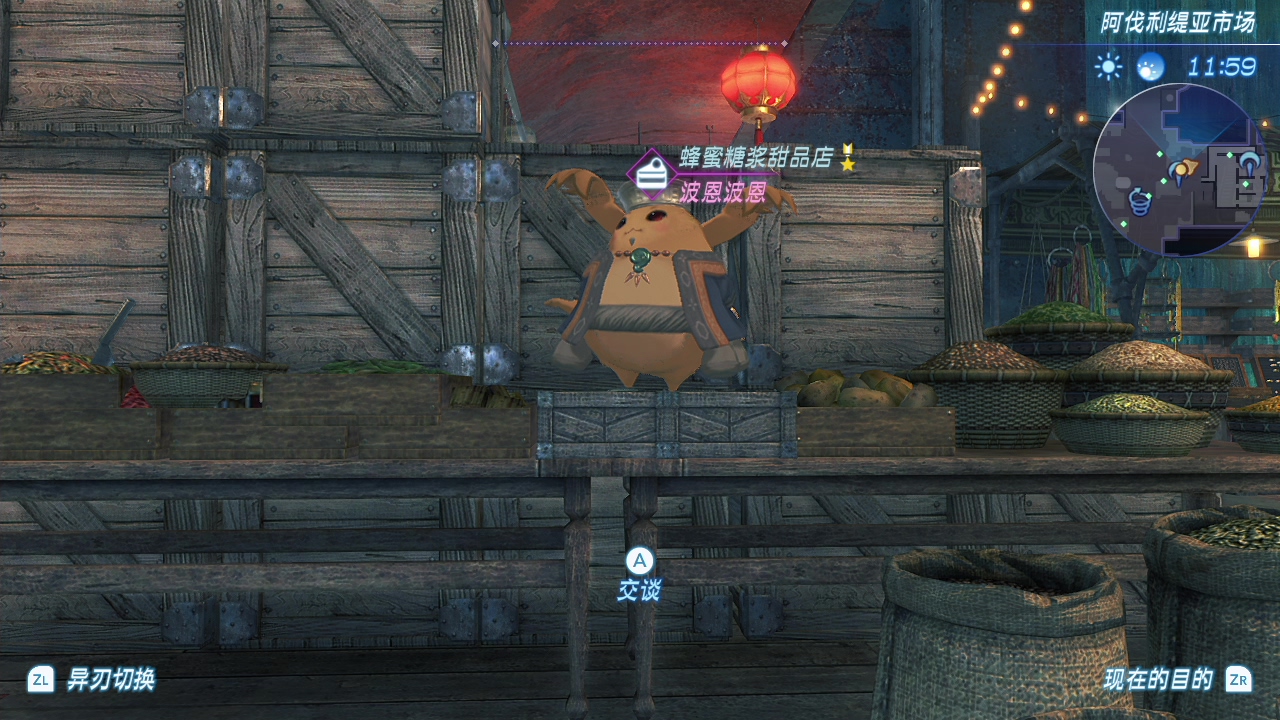Choose the 交谈 talk option

point(639,575)
